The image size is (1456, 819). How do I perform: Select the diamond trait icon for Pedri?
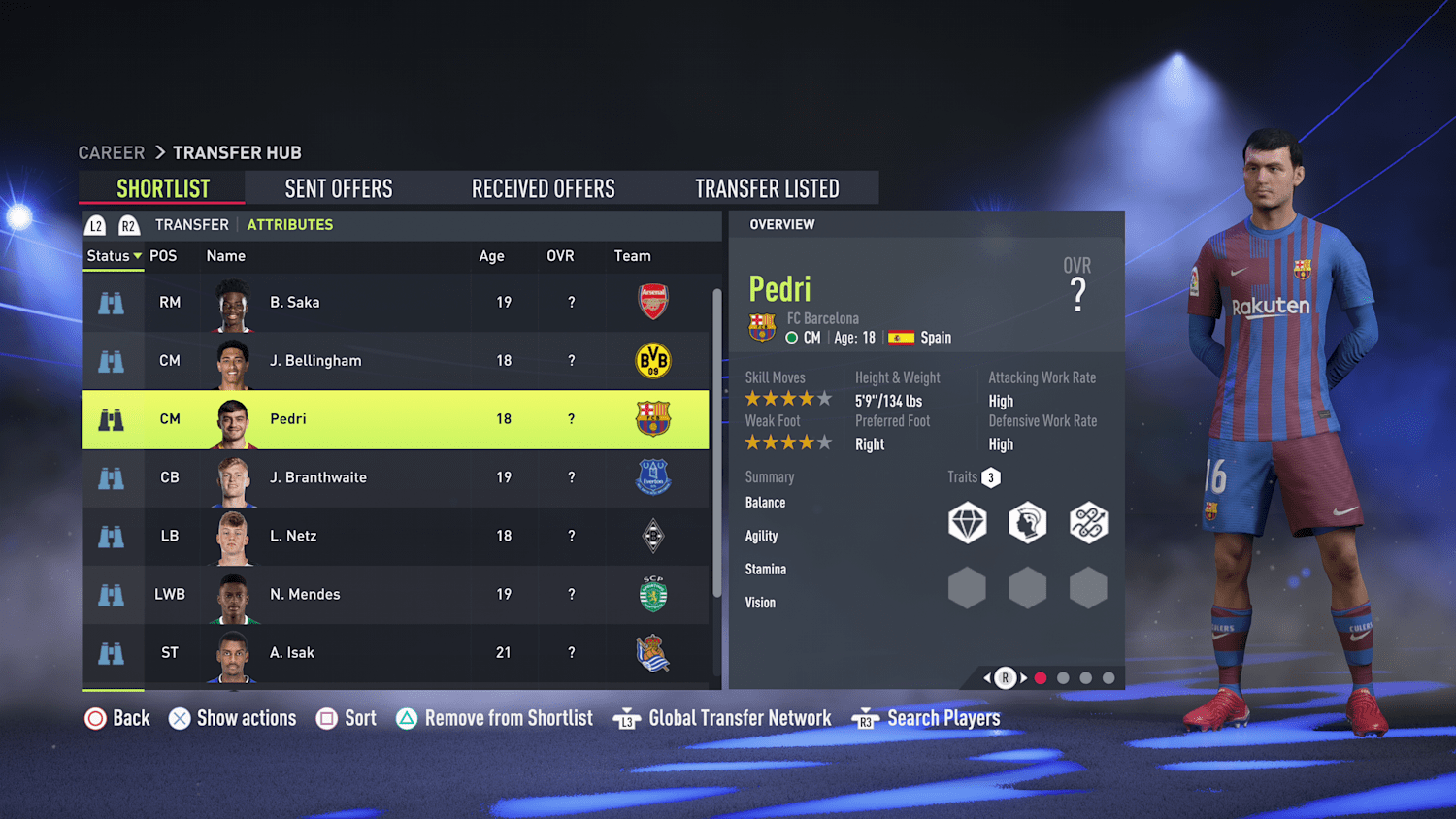967,522
